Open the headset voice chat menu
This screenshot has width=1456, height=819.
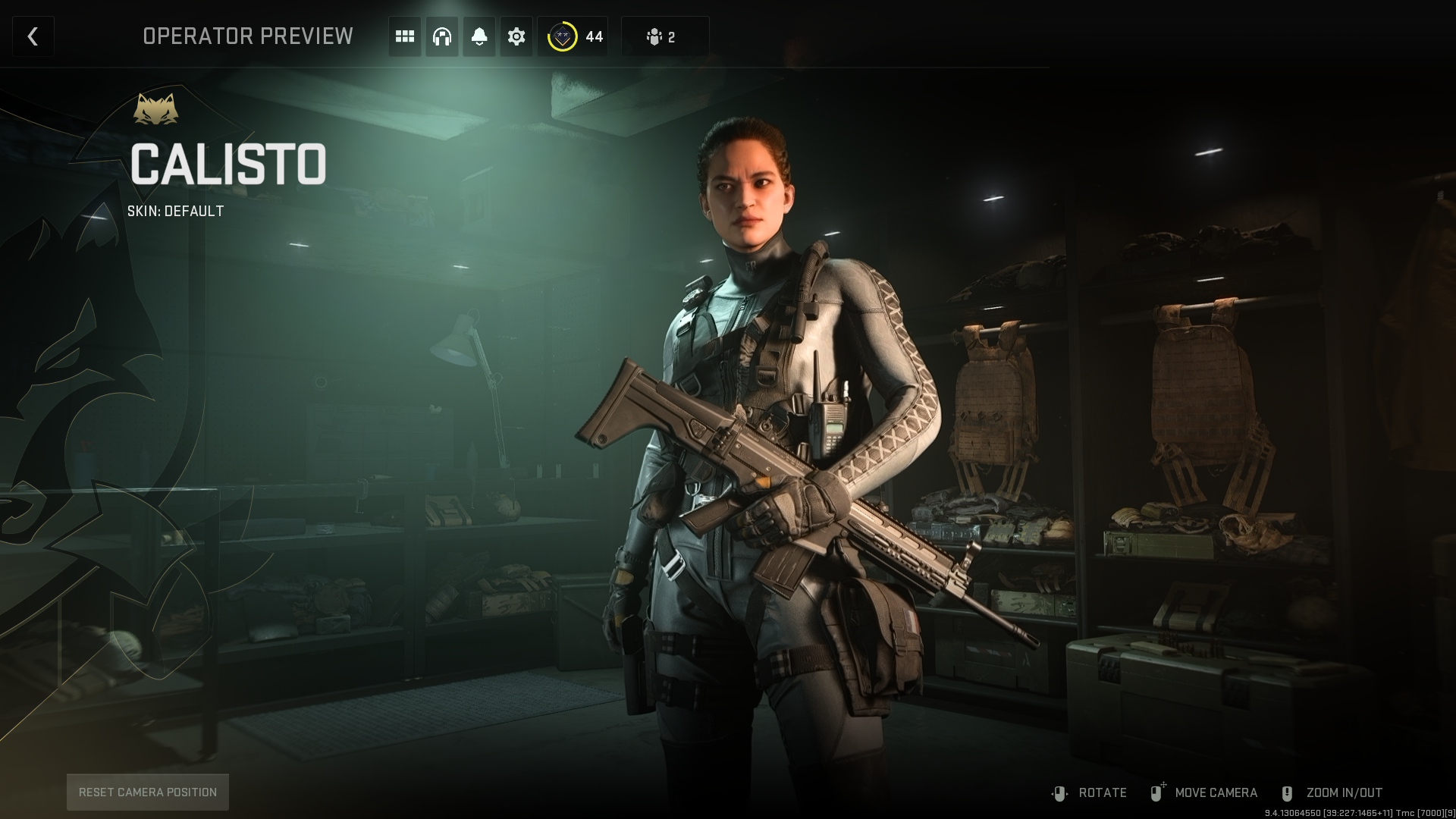tap(442, 36)
